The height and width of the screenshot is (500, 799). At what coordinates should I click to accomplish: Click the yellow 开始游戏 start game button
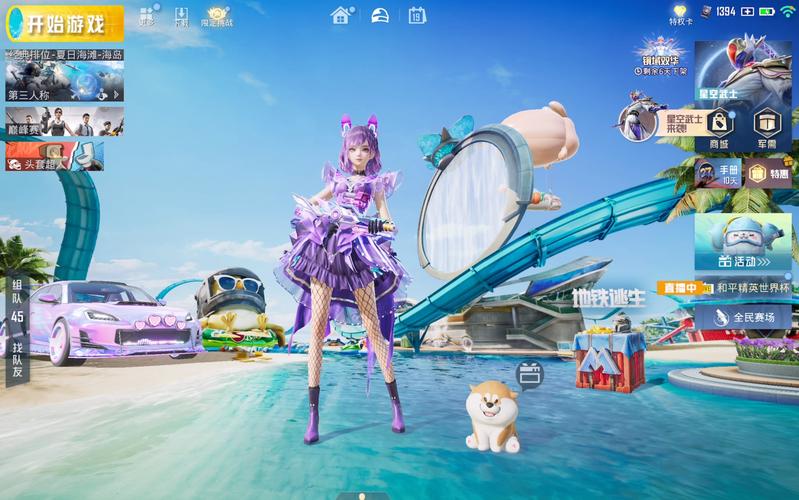click(x=62, y=22)
